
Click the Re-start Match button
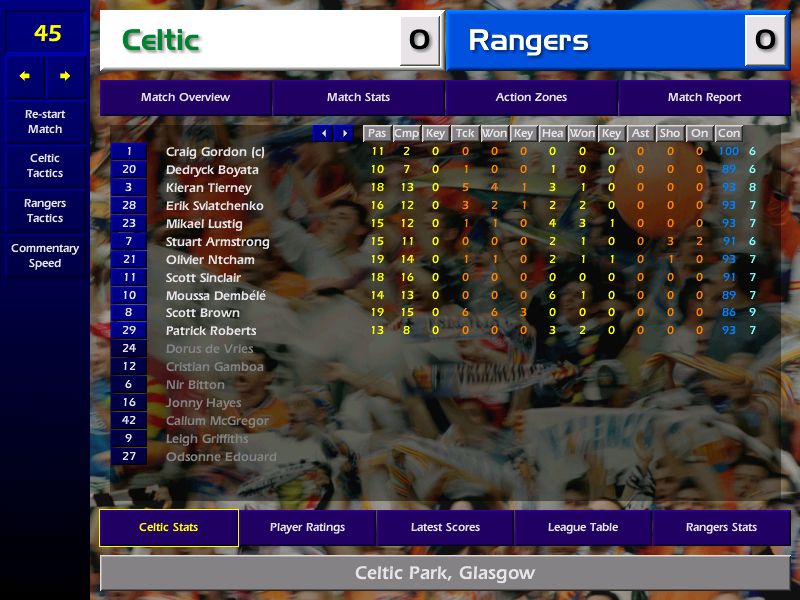pyautogui.click(x=45, y=122)
